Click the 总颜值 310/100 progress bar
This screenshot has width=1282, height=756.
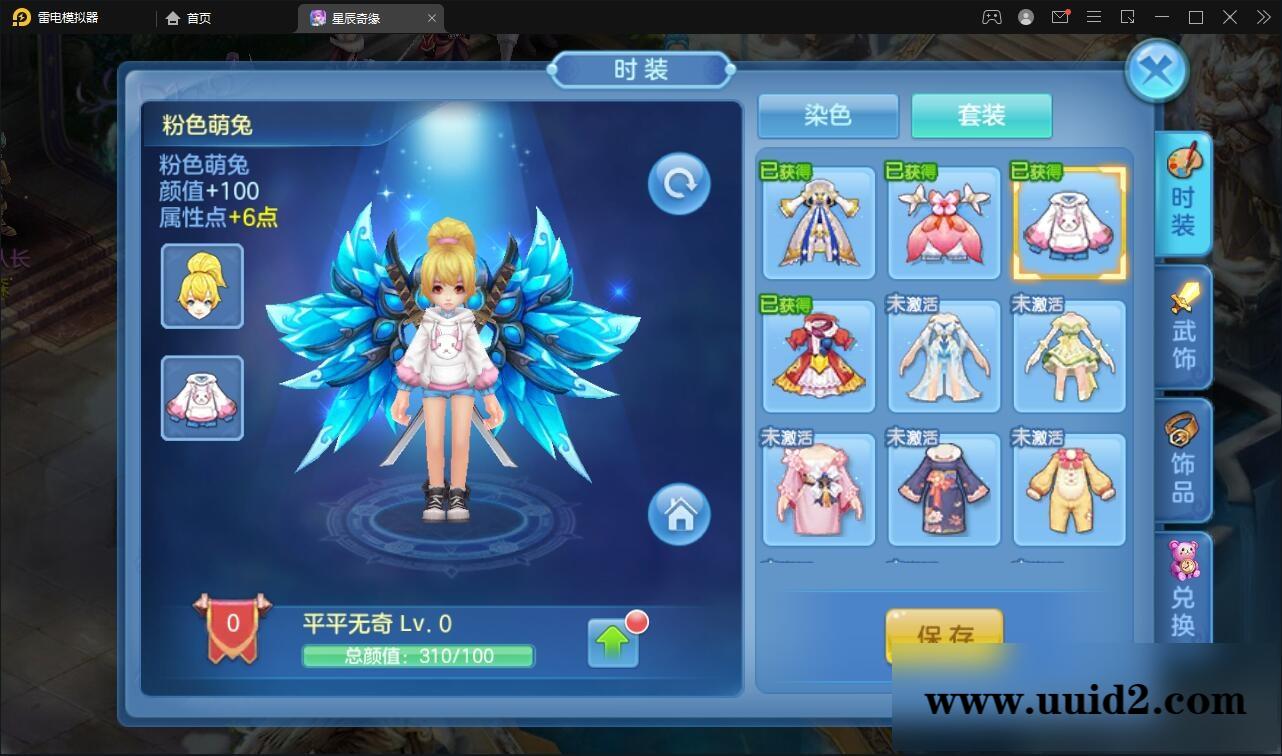[x=419, y=657]
